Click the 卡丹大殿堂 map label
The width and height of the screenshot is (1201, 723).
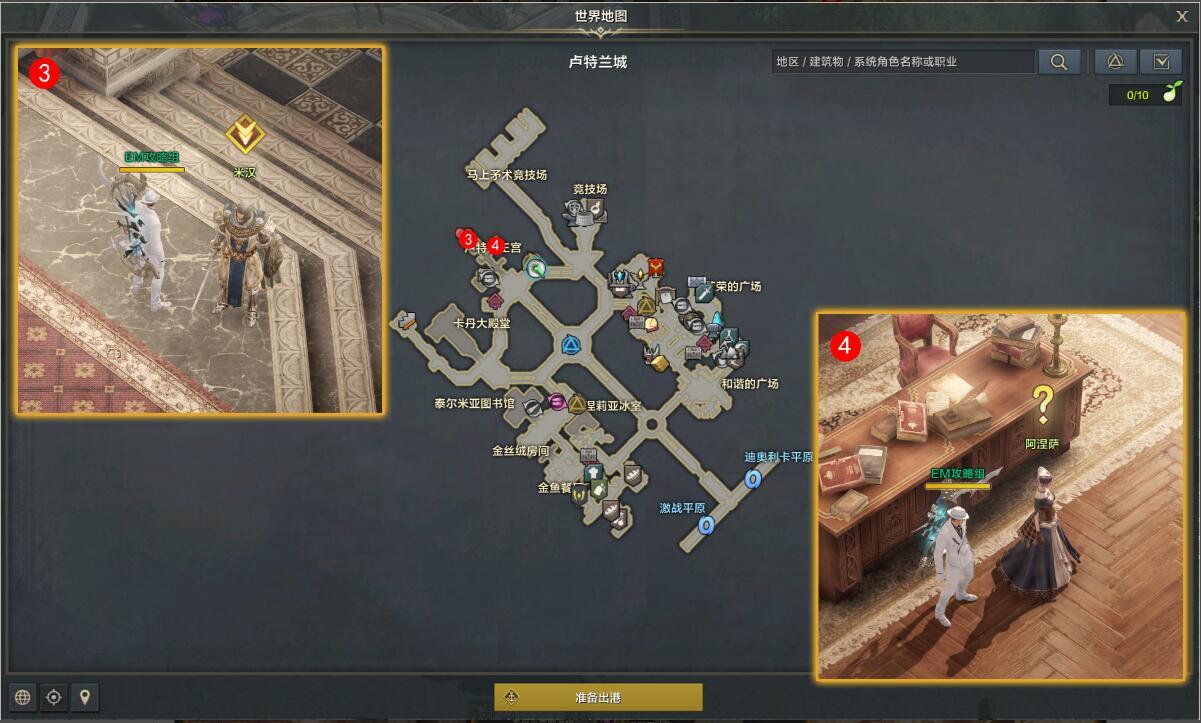click(482, 323)
